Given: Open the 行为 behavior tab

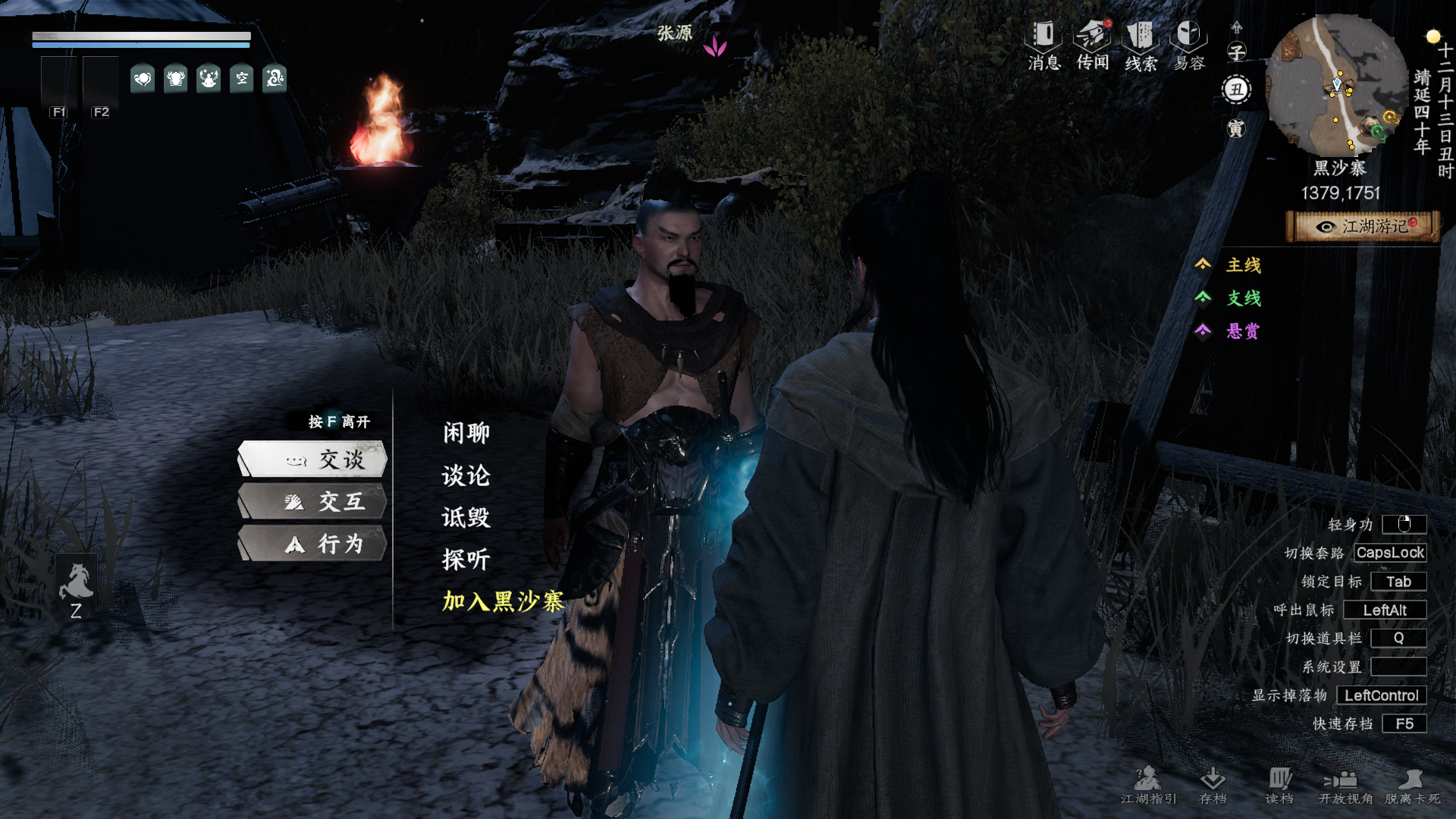Looking at the screenshot, I should pos(313,544).
